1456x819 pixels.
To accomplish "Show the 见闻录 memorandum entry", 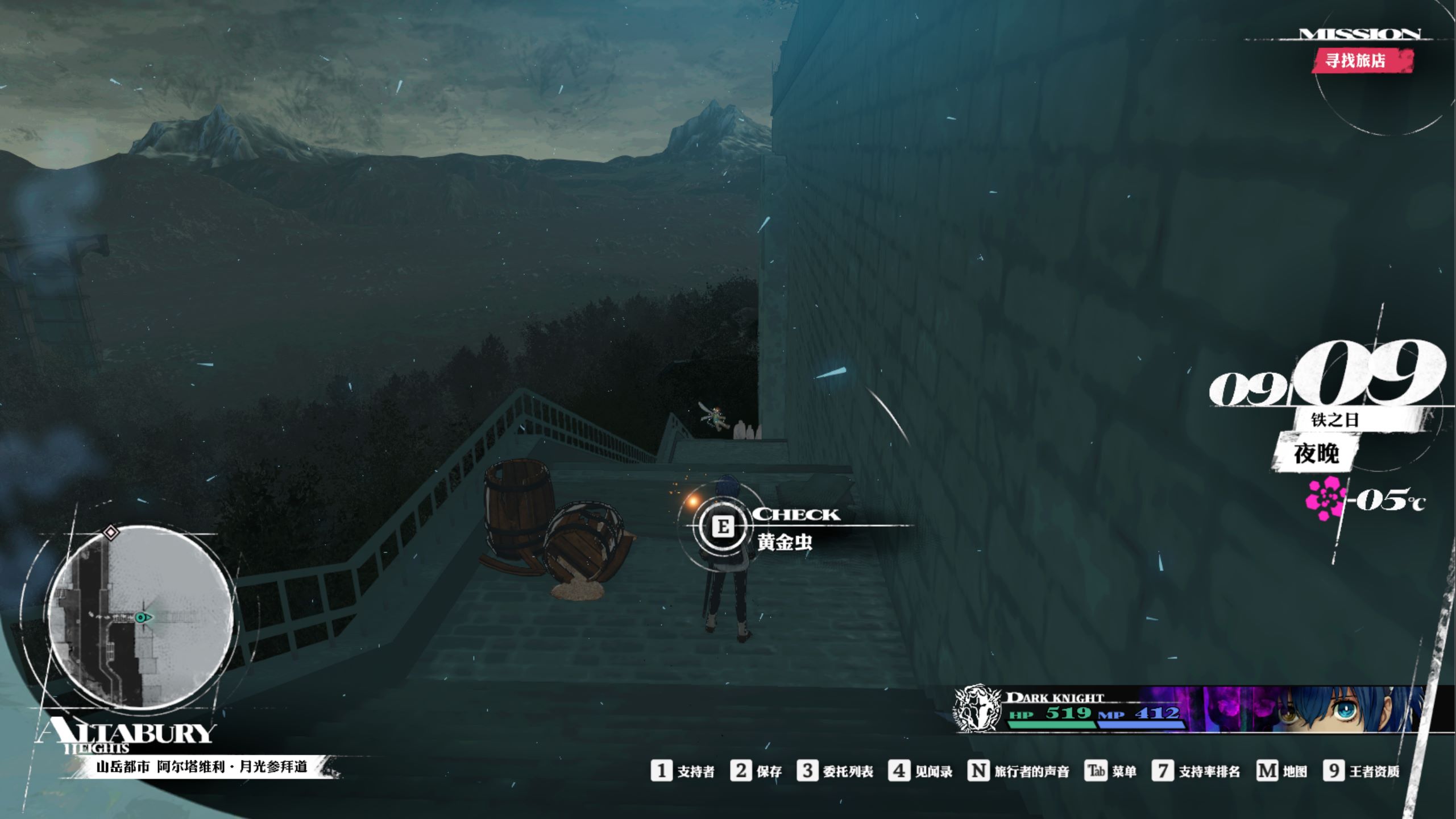I will point(920,771).
